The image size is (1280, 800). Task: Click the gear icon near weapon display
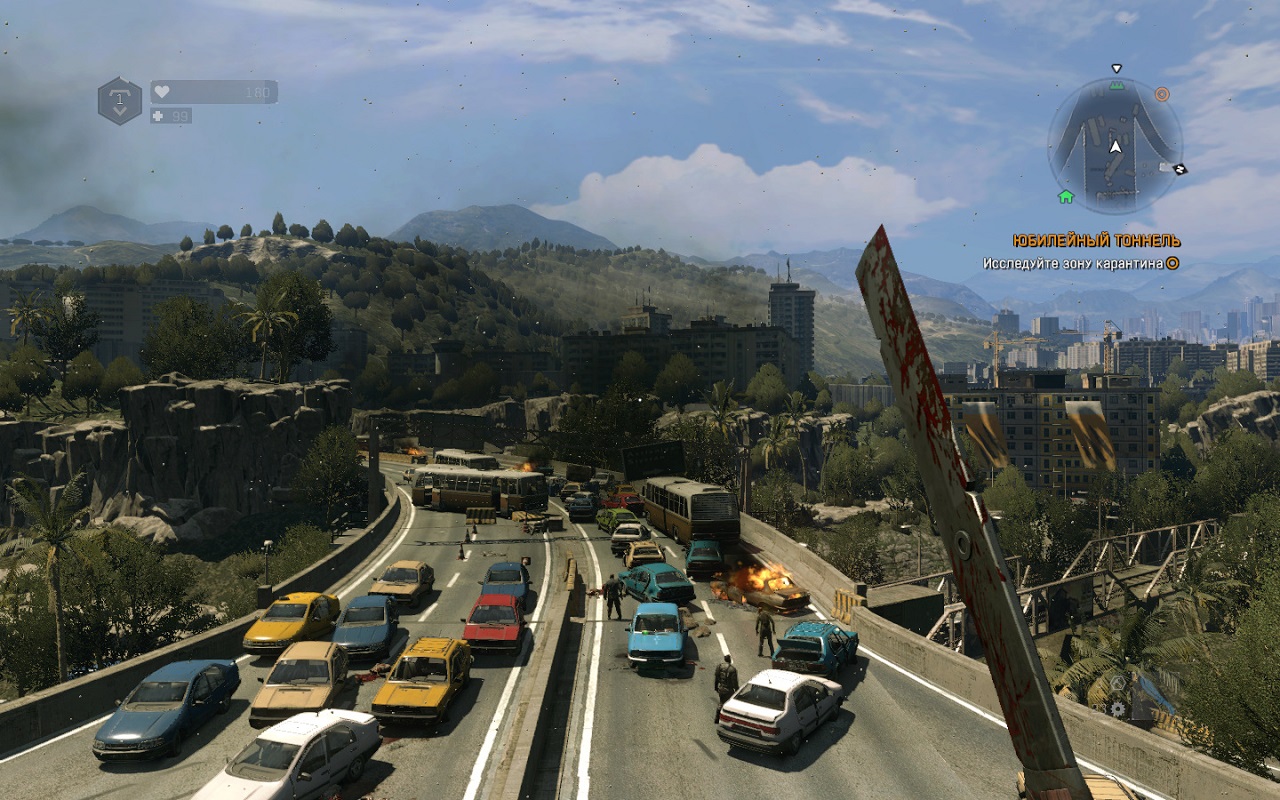(x=1119, y=708)
